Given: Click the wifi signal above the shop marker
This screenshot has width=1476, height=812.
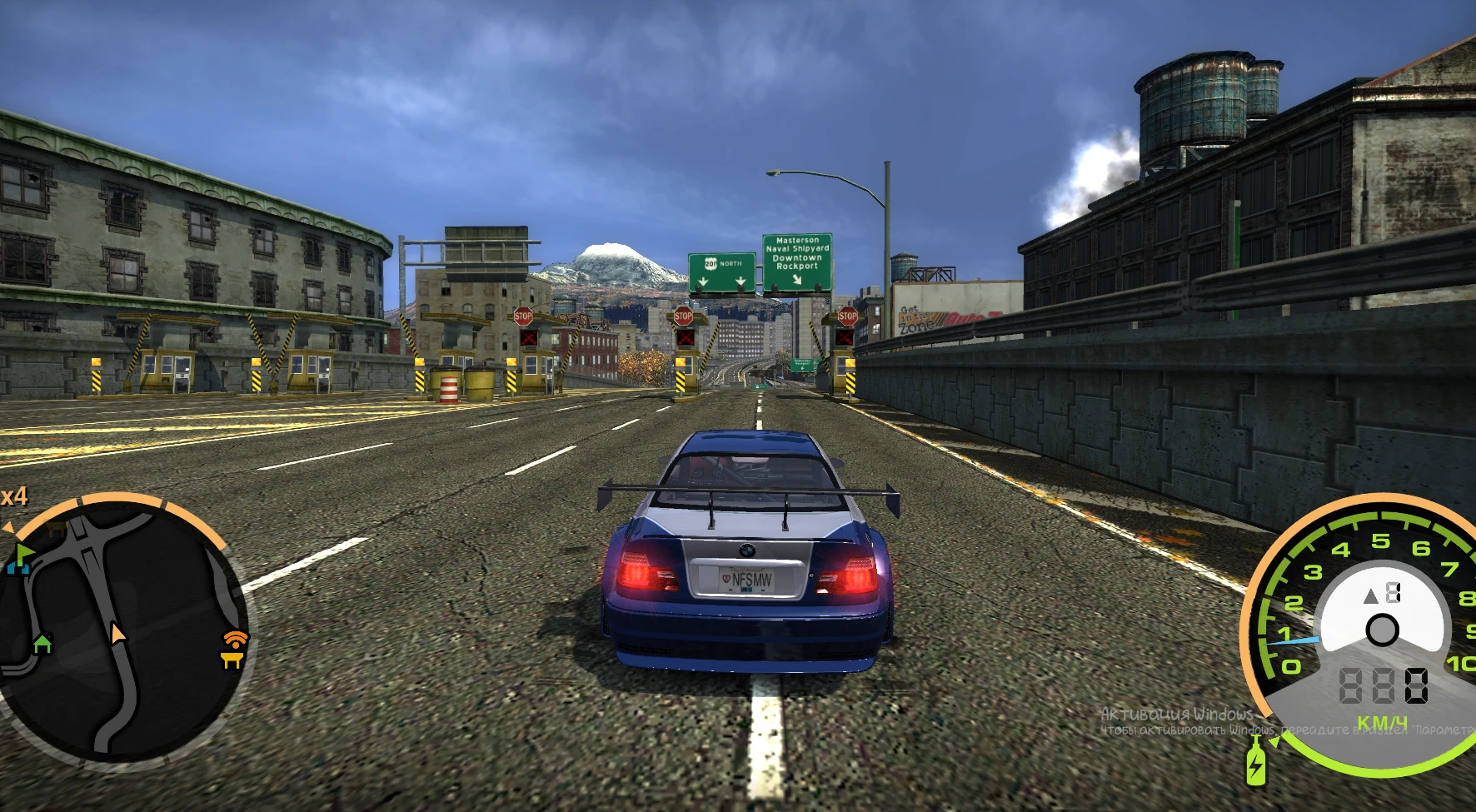Looking at the screenshot, I should 235,640.
